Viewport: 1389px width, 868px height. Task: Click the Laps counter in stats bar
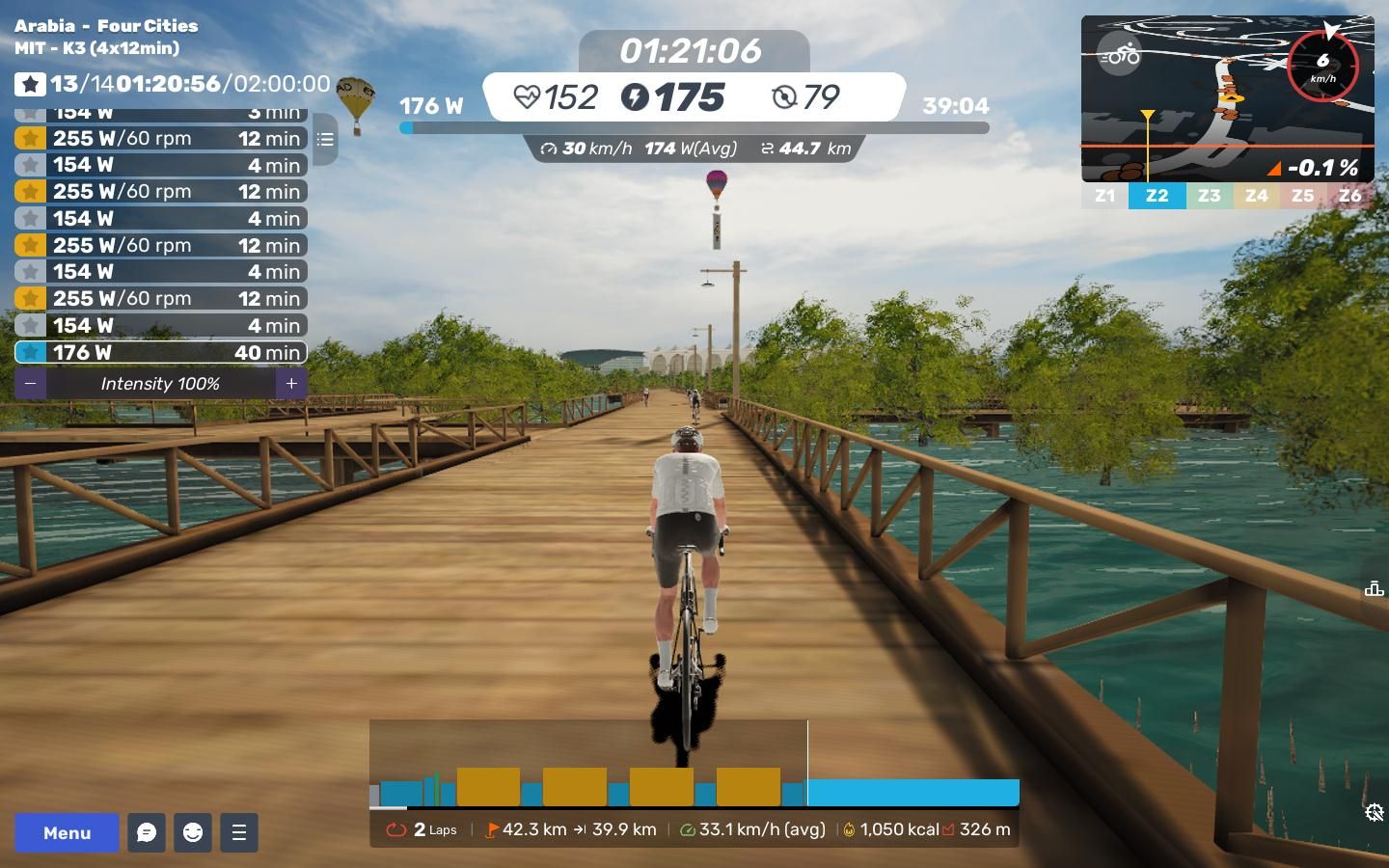(422, 829)
